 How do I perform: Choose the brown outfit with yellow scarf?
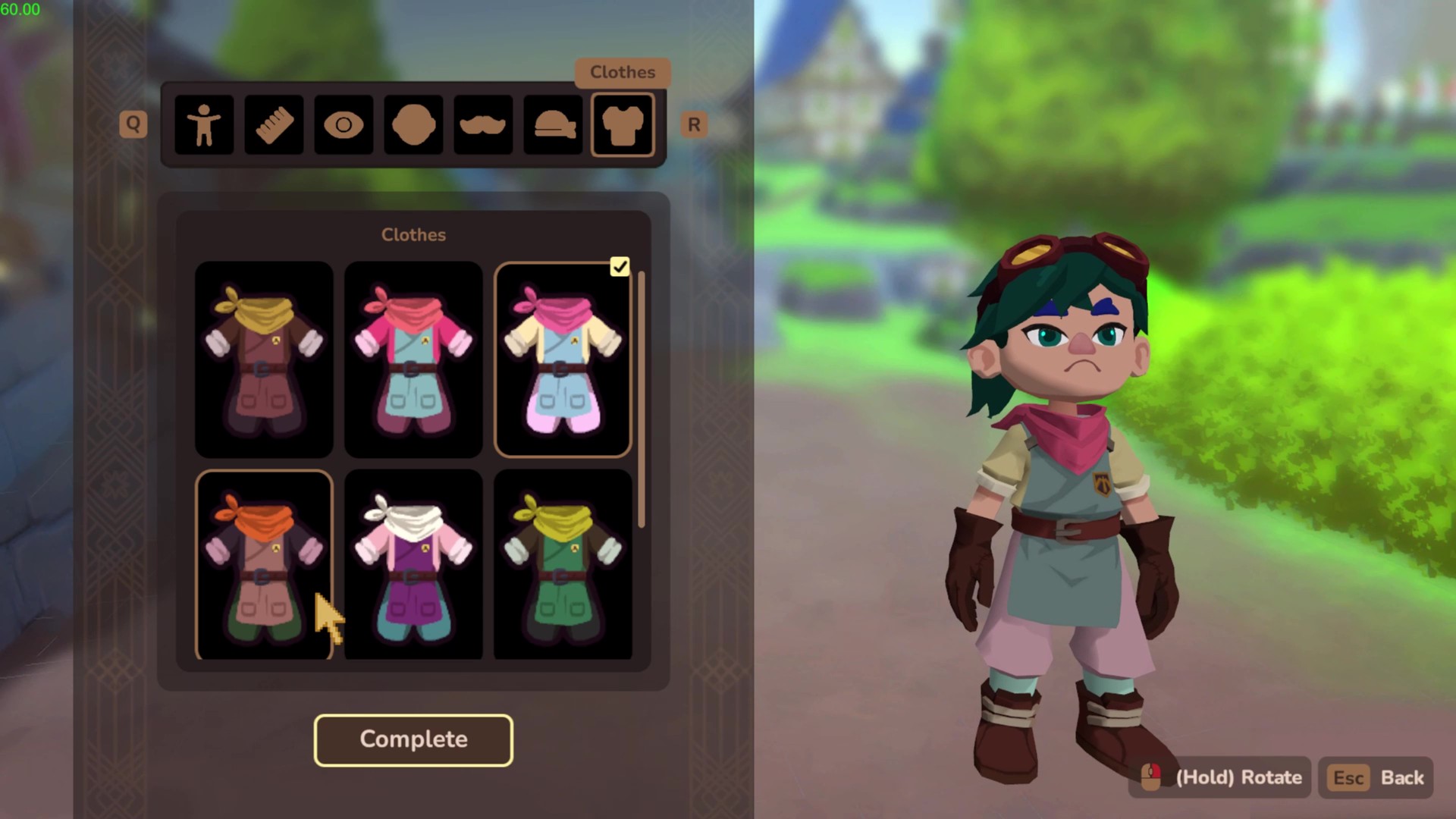[264, 359]
